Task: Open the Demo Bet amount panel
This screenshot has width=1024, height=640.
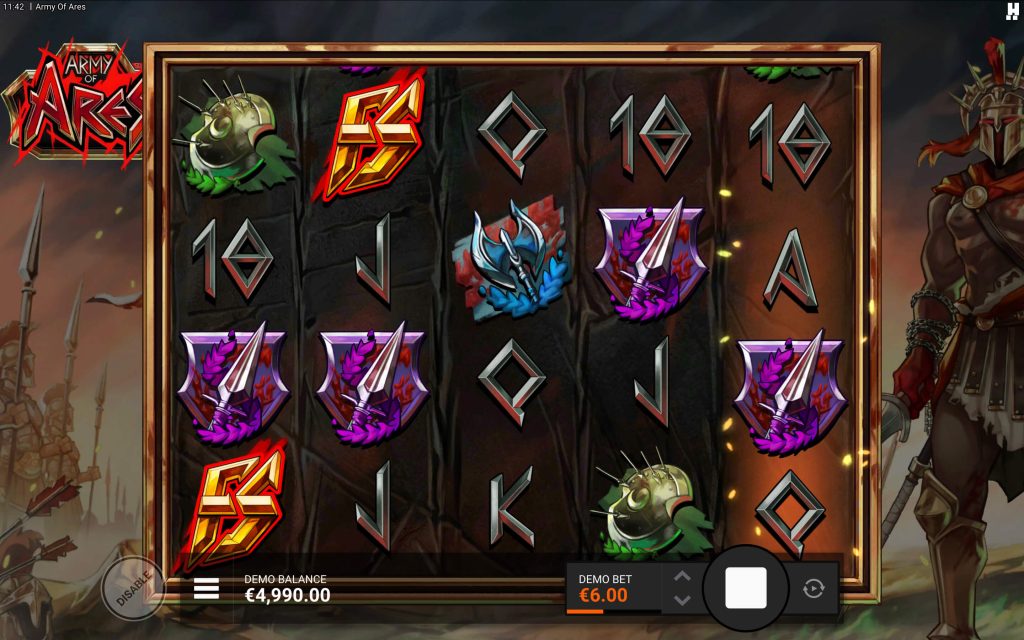Action: point(613,588)
